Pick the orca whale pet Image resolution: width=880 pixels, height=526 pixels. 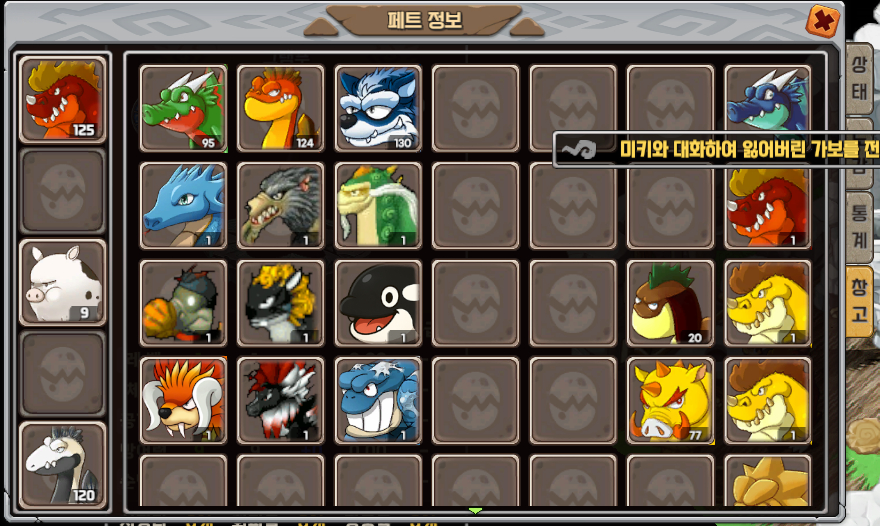(x=377, y=303)
